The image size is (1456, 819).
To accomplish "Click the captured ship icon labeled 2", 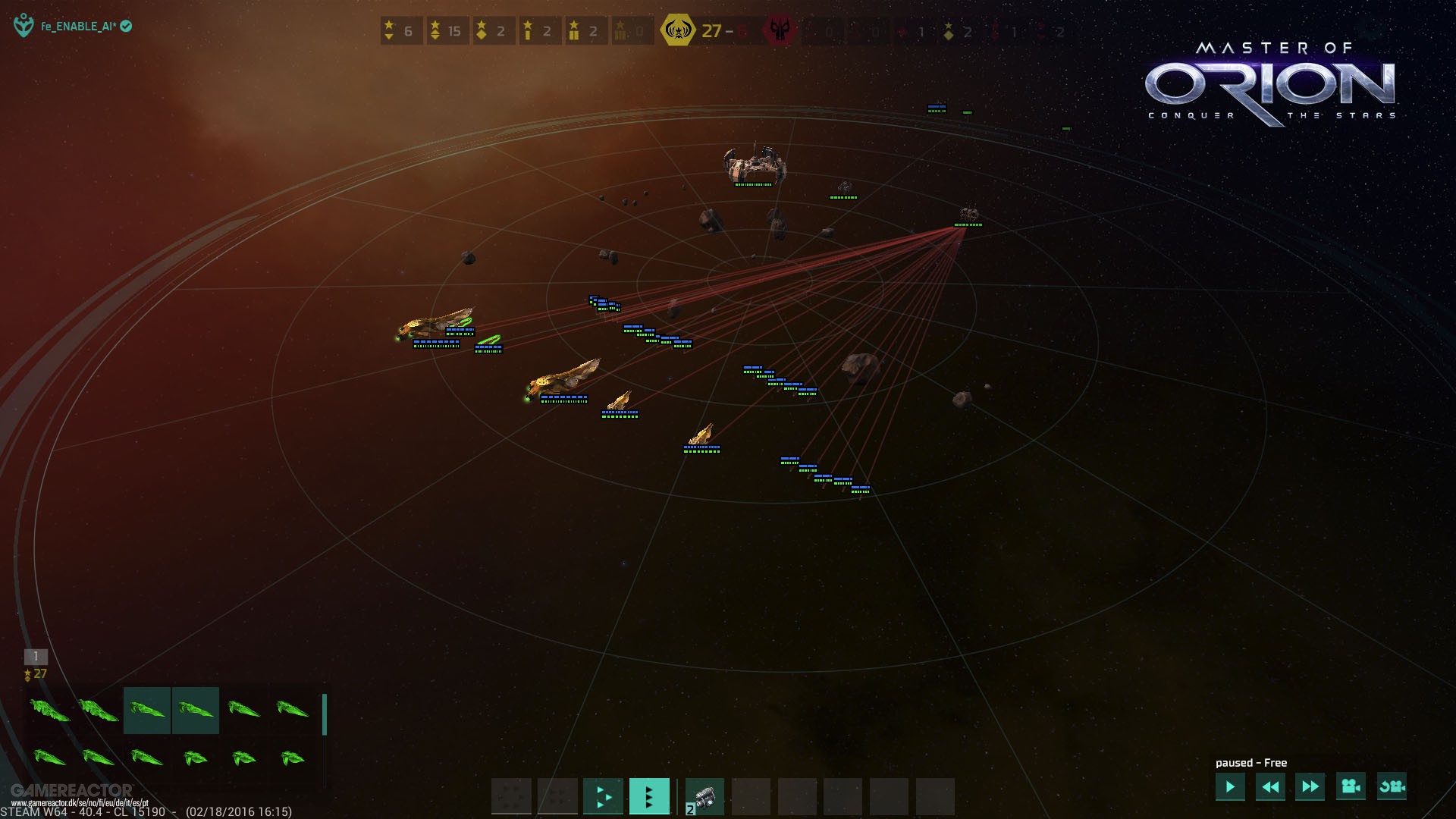I will (704, 796).
